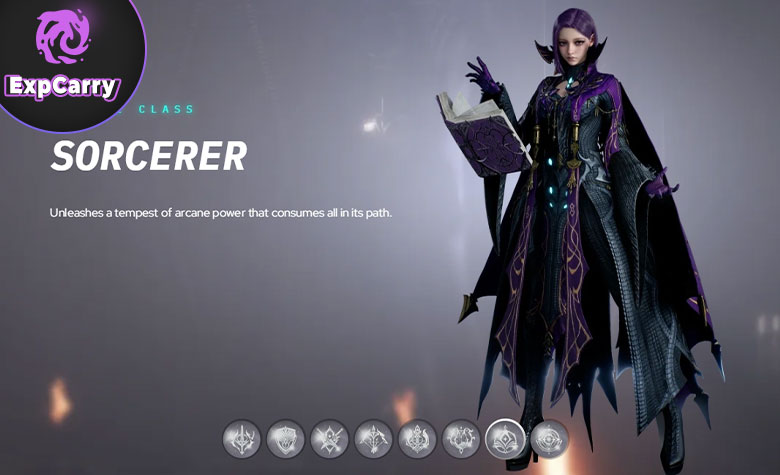The width and height of the screenshot is (780, 475).
Task: Pick the crossed blades class icon
Action: point(329,438)
